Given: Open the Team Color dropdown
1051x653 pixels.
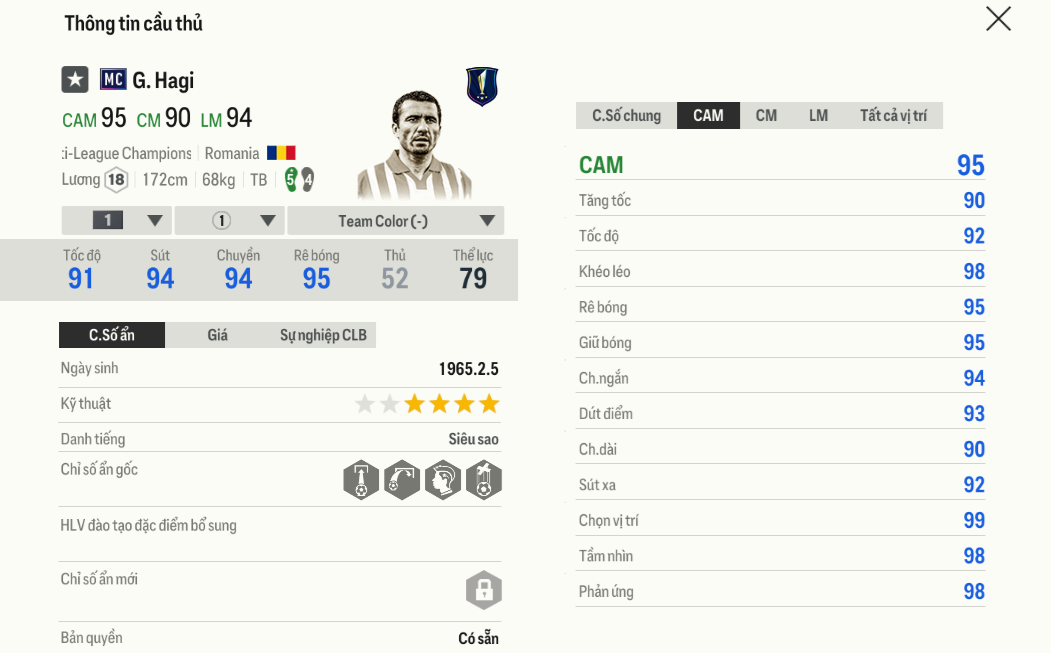Looking at the screenshot, I should click(396, 221).
